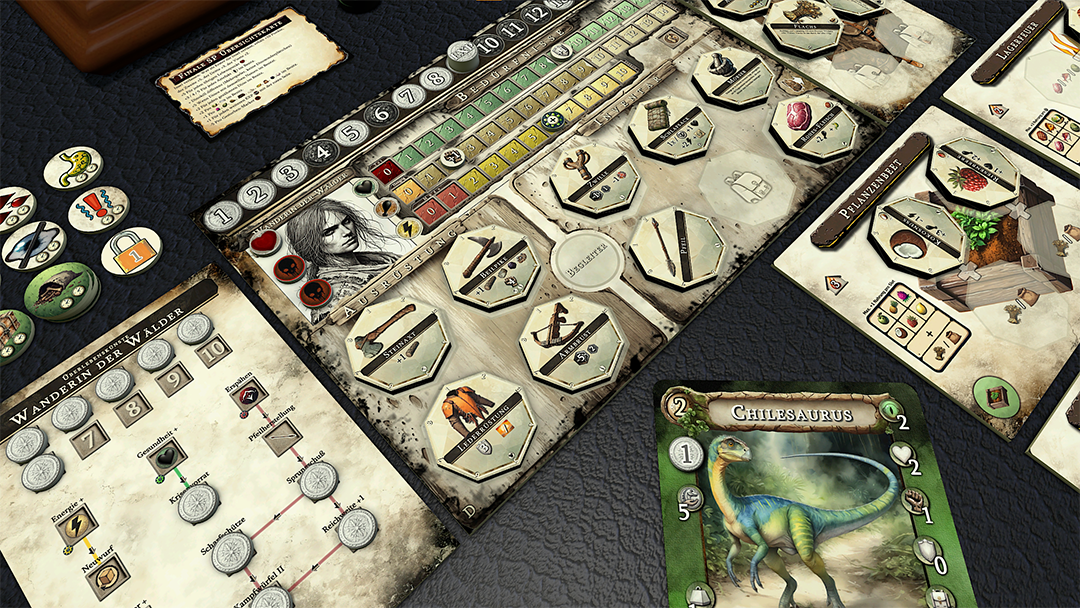Choose the Rohes Fleisch meat tile
This screenshot has height=608, width=1080.
click(814, 125)
